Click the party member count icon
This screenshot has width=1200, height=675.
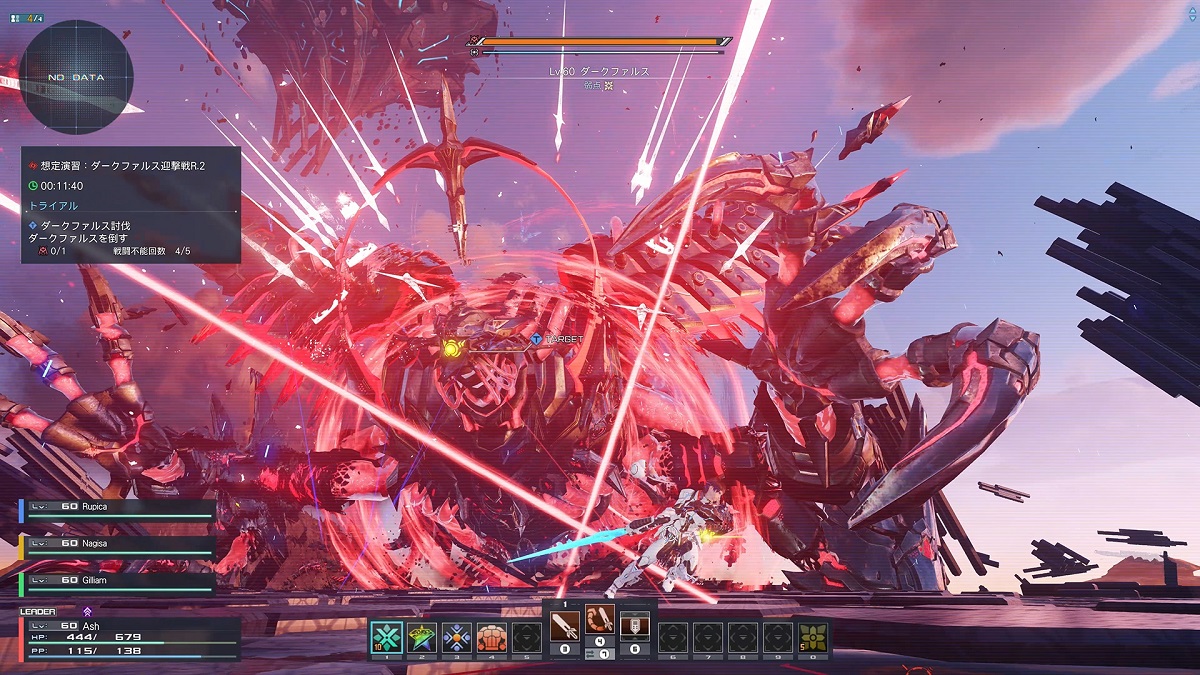coord(26,17)
